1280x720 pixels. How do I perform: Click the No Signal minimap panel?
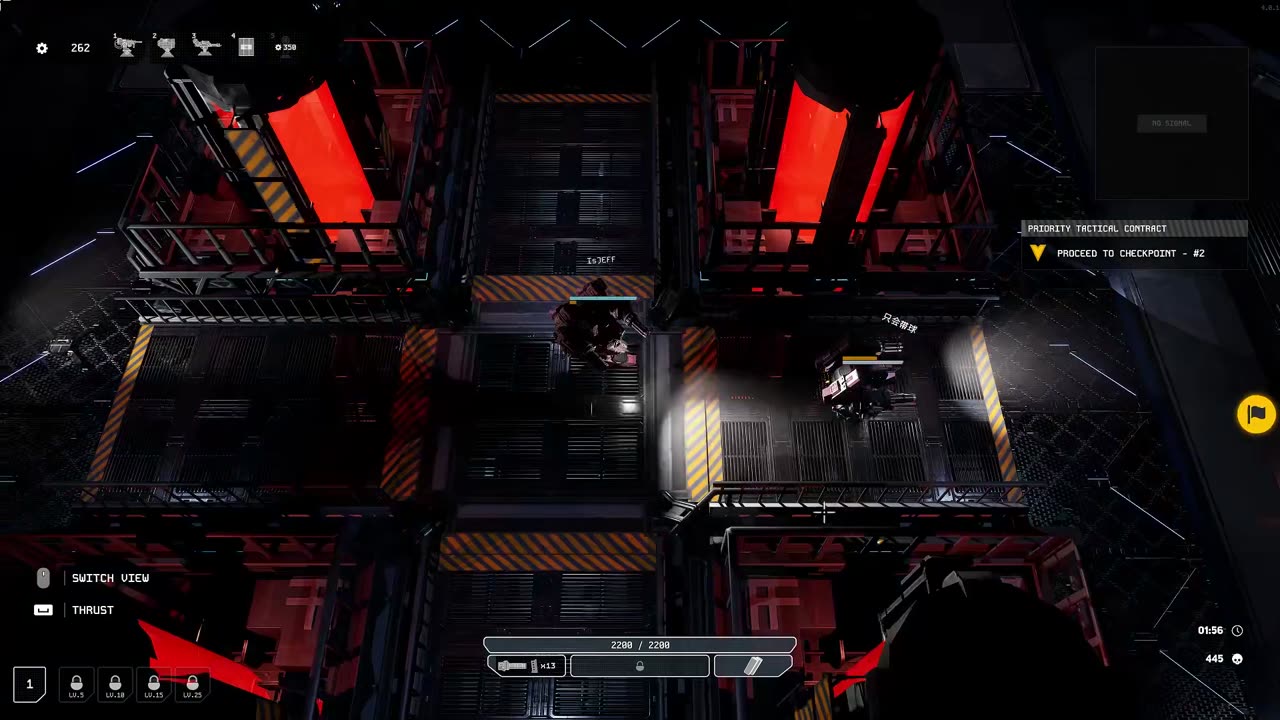(x=1171, y=123)
